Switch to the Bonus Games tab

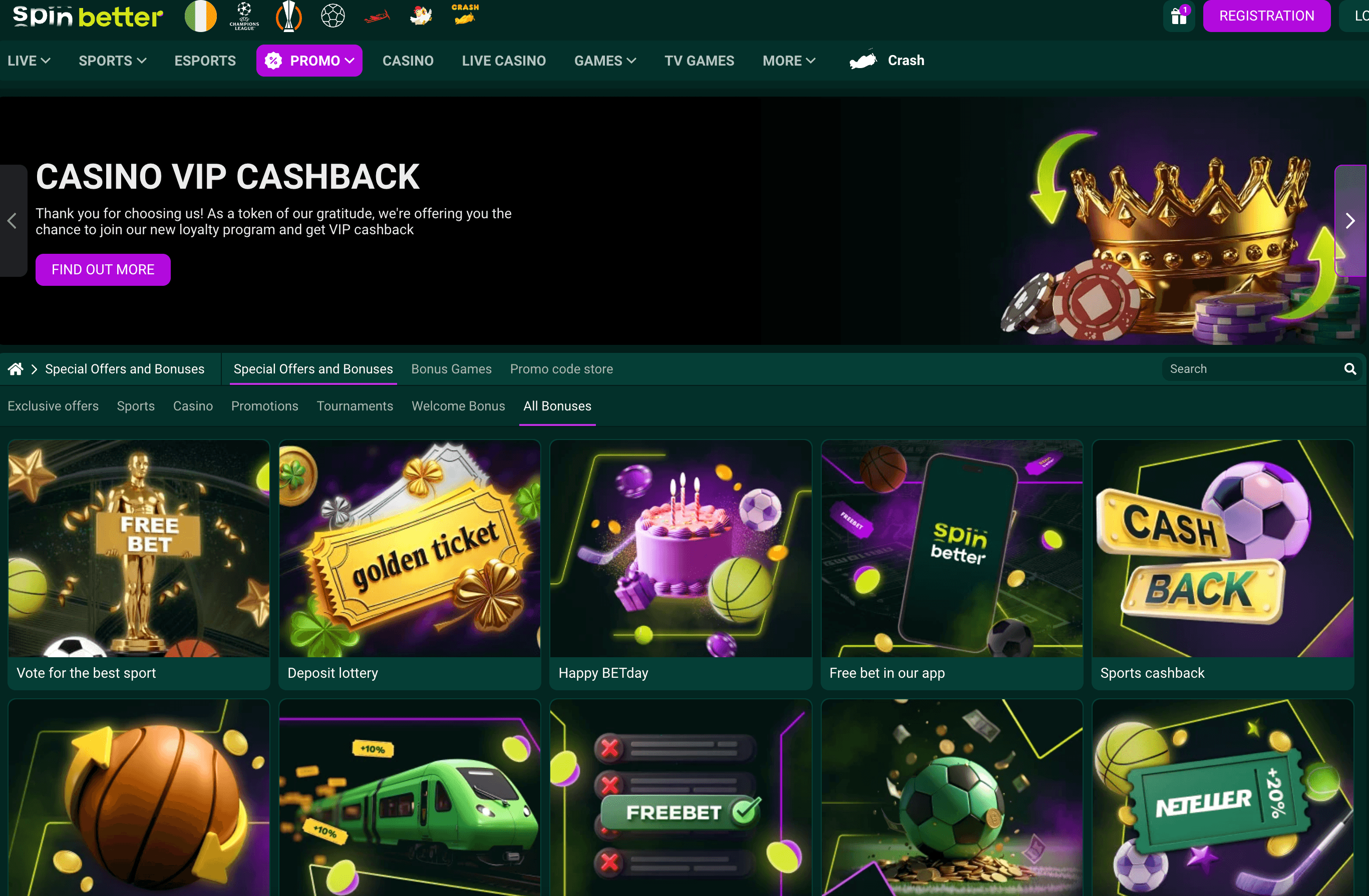(451, 368)
